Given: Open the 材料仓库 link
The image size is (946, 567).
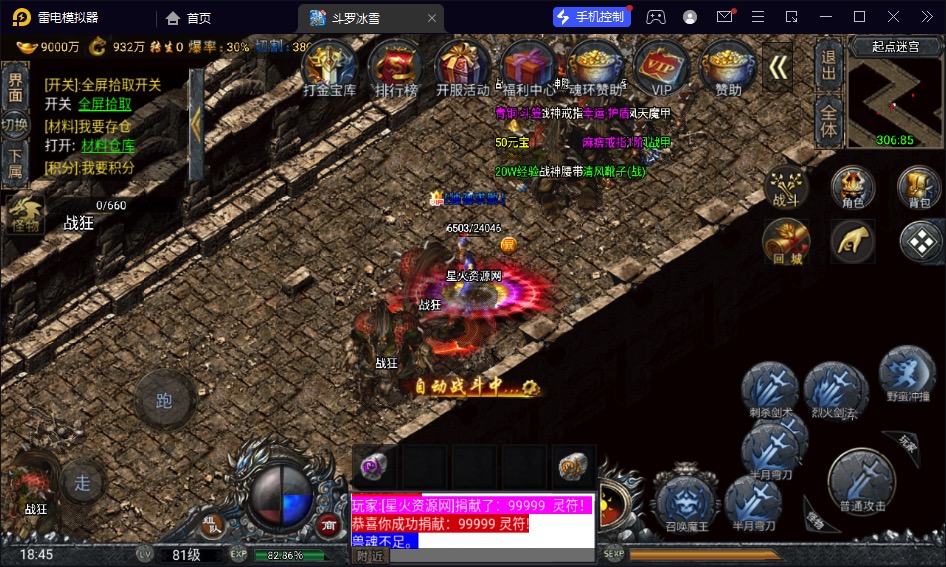Looking at the screenshot, I should [x=108, y=146].
